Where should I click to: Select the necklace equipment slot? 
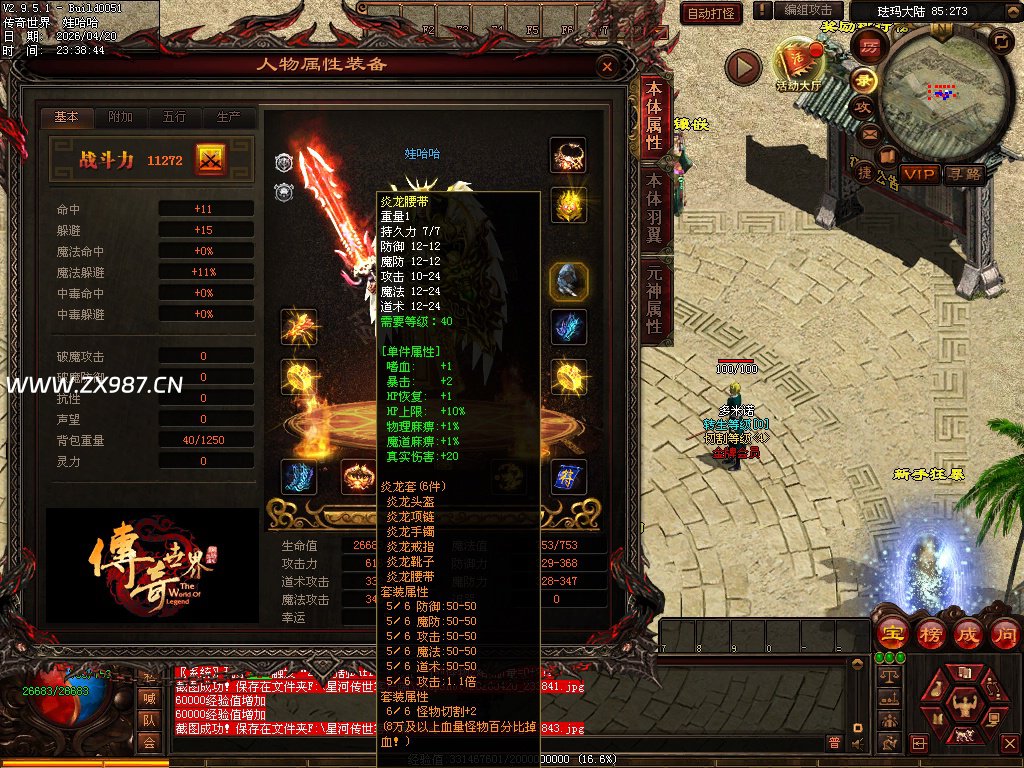pos(568,156)
